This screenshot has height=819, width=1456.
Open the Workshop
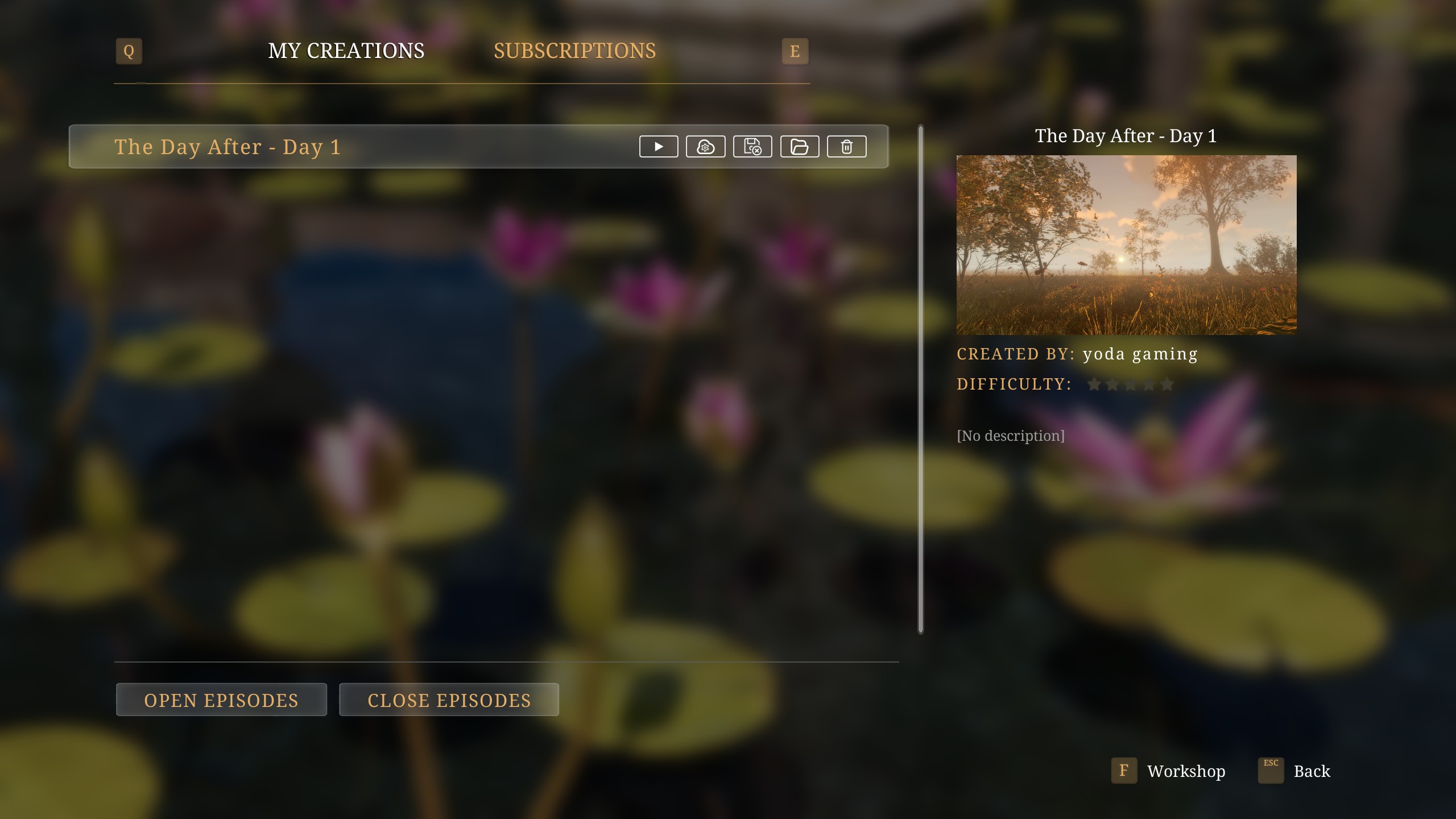pyautogui.click(x=1185, y=771)
